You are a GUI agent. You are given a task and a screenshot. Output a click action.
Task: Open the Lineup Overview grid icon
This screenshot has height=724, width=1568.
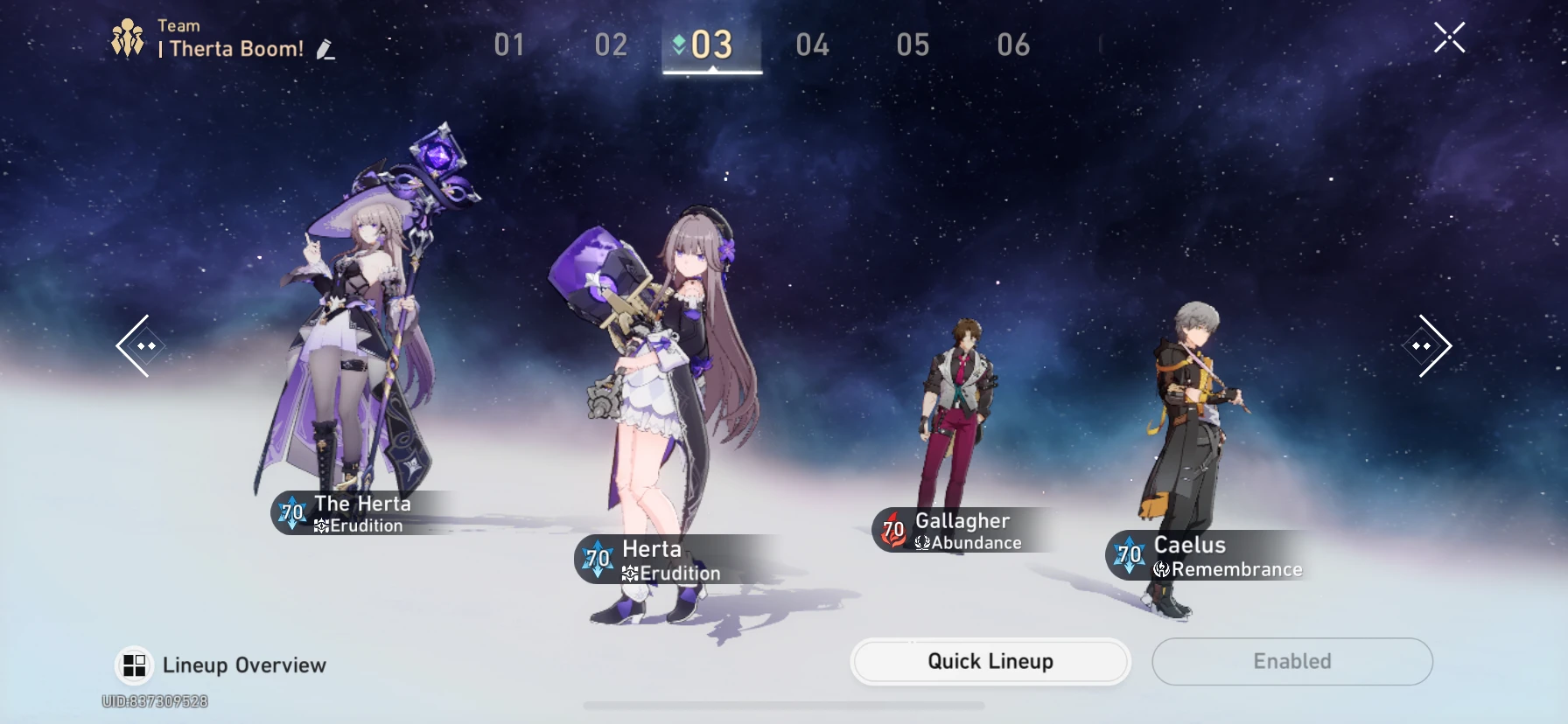135,665
